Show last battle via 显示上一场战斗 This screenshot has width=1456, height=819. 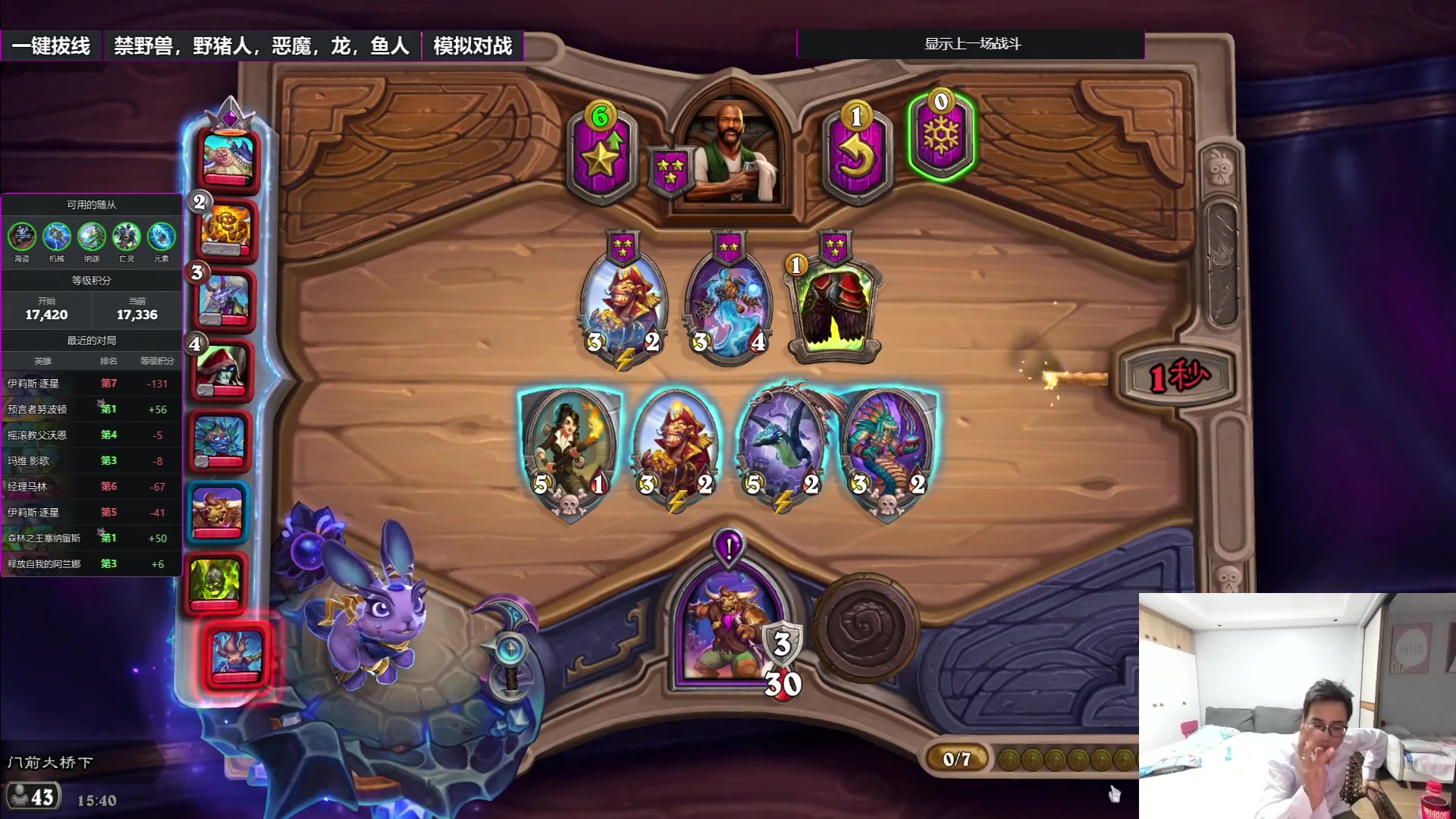pyautogui.click(x=971, y=44)
